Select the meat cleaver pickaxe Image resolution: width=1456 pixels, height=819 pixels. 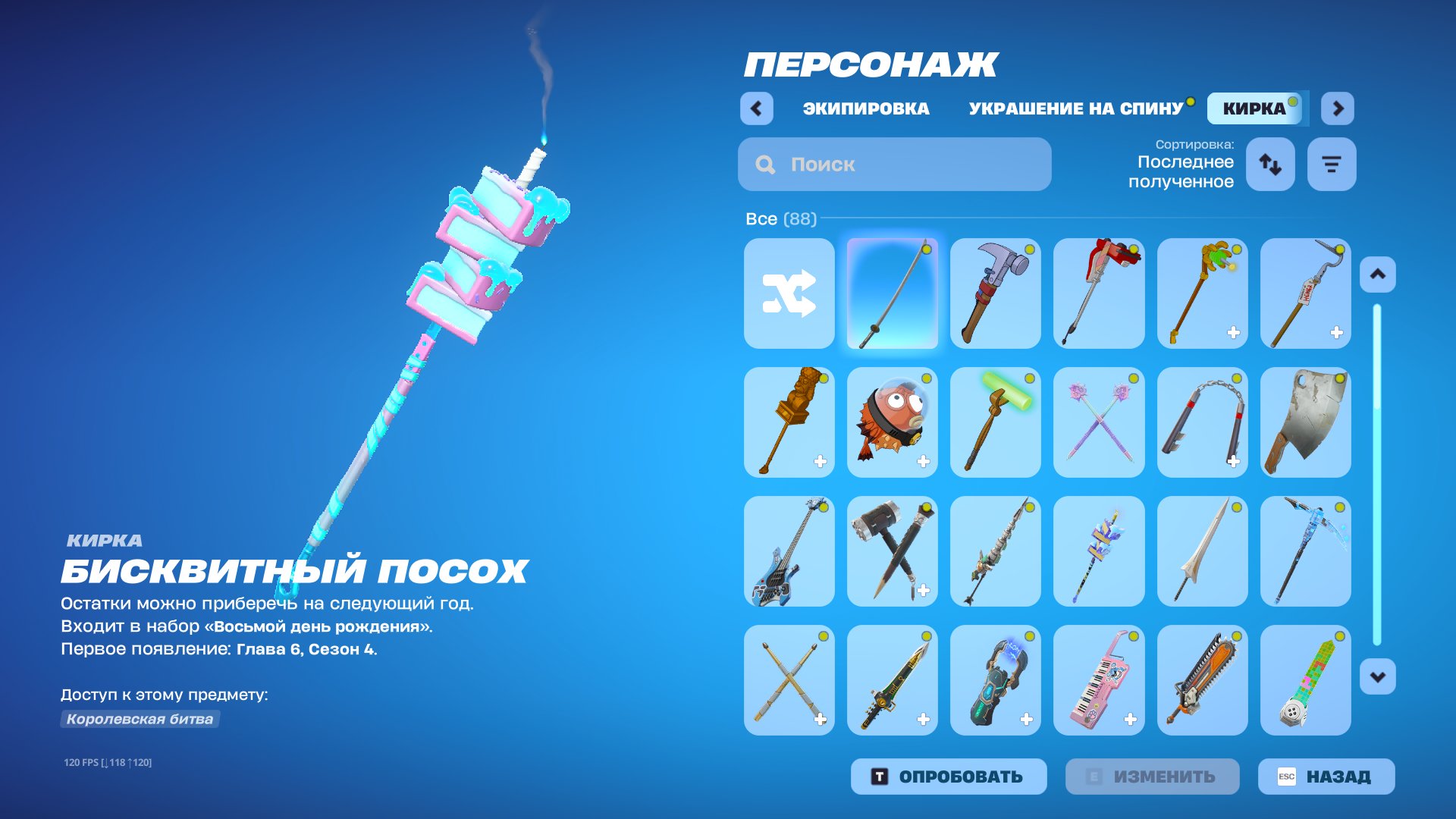coord(1304,422)
